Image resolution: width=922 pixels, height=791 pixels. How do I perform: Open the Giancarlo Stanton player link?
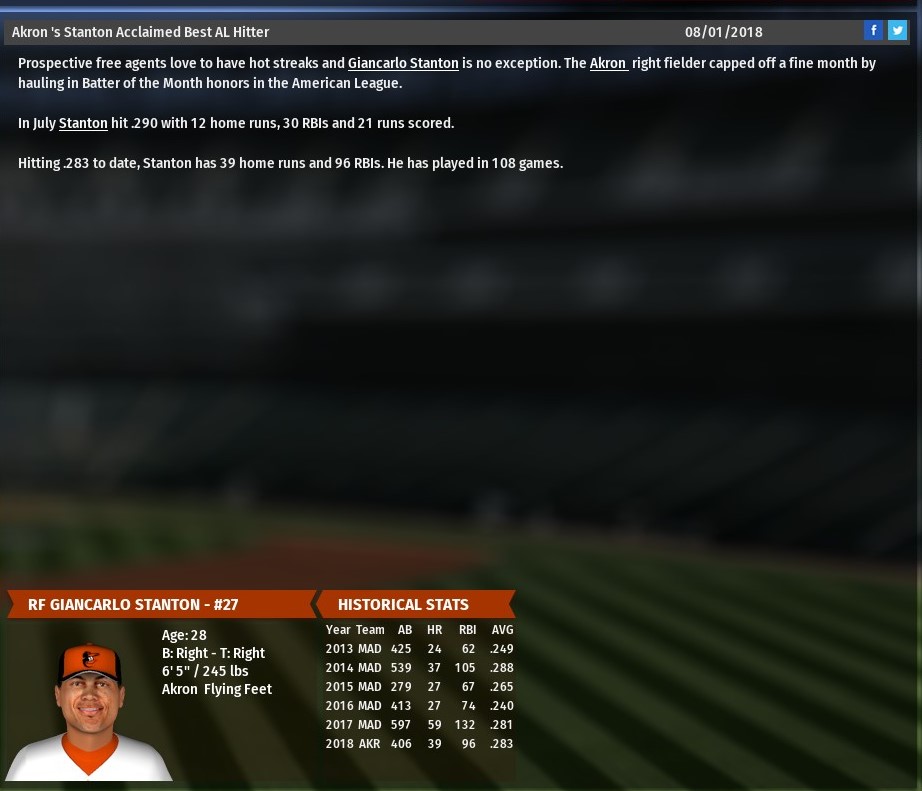click(x=403, y=63)
